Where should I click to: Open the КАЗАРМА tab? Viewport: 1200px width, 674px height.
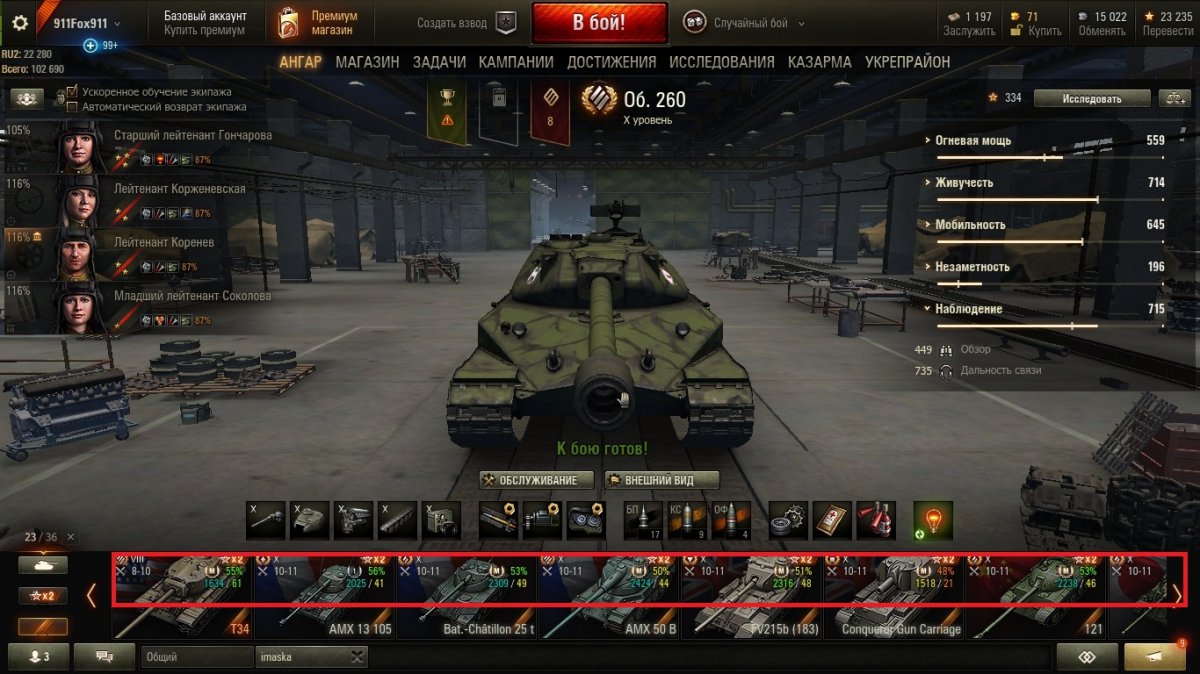point(819,62)
